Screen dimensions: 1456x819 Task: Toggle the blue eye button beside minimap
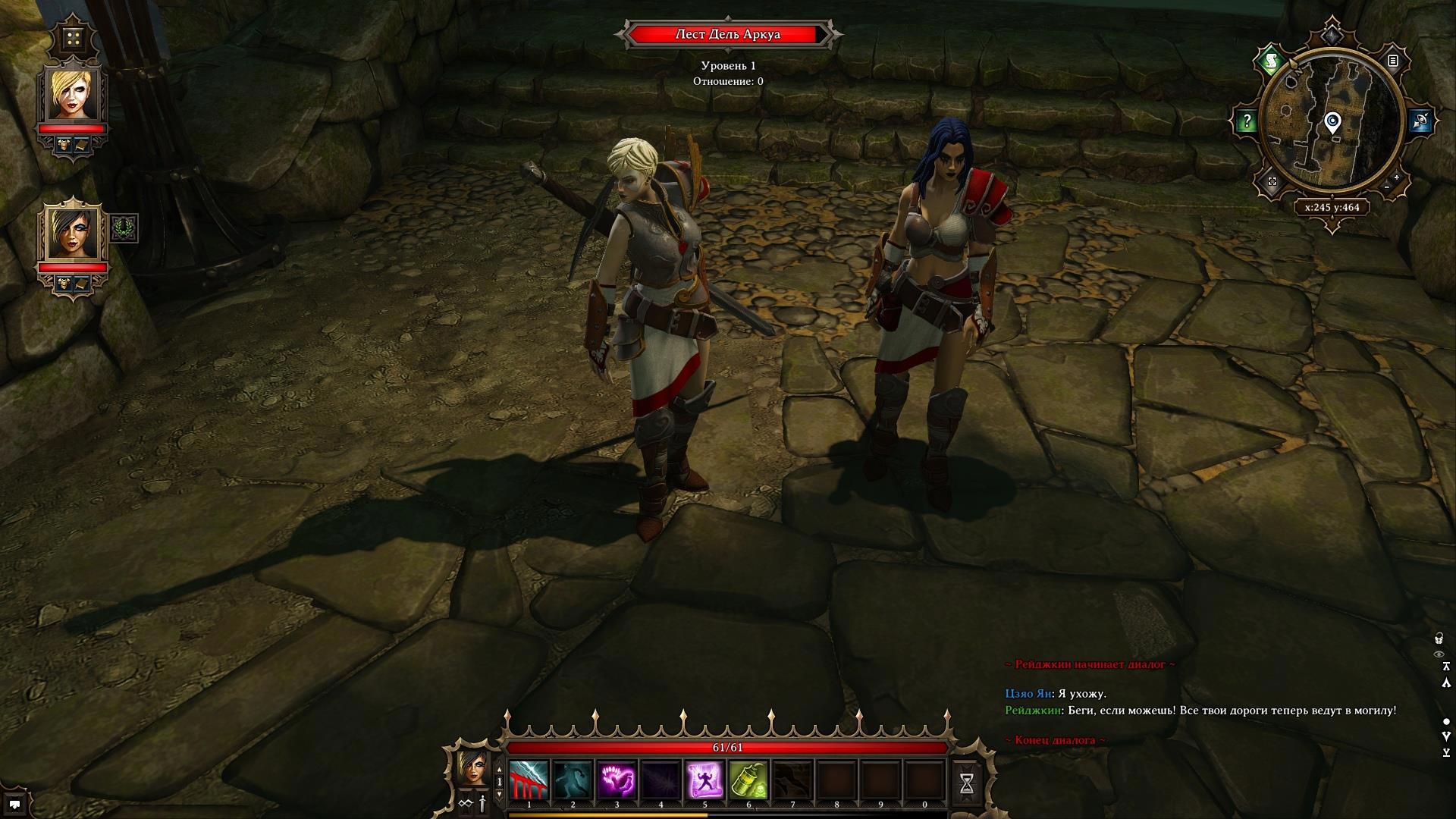(x=1421, y=121)
